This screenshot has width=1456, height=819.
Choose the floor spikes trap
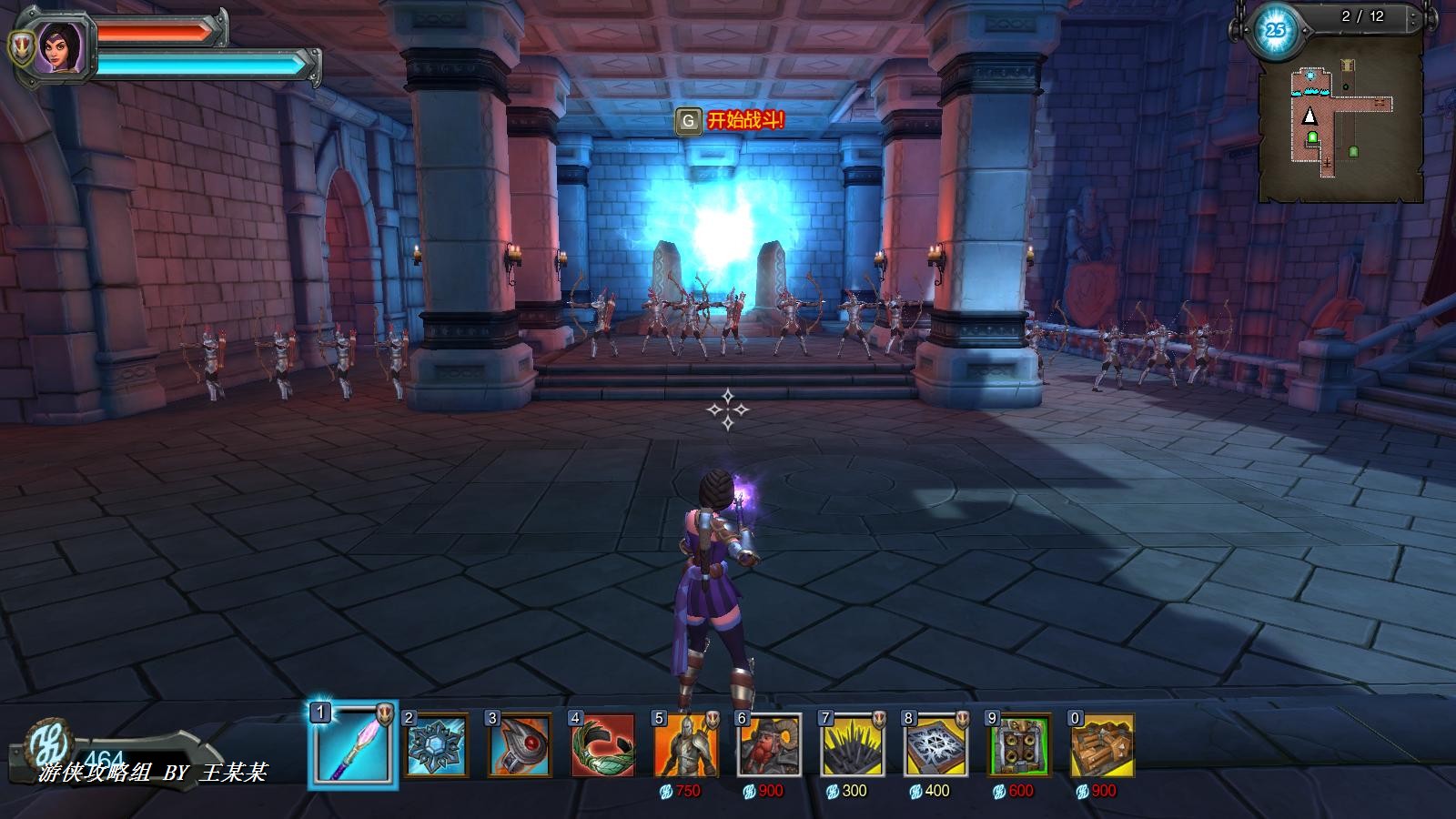854,746
